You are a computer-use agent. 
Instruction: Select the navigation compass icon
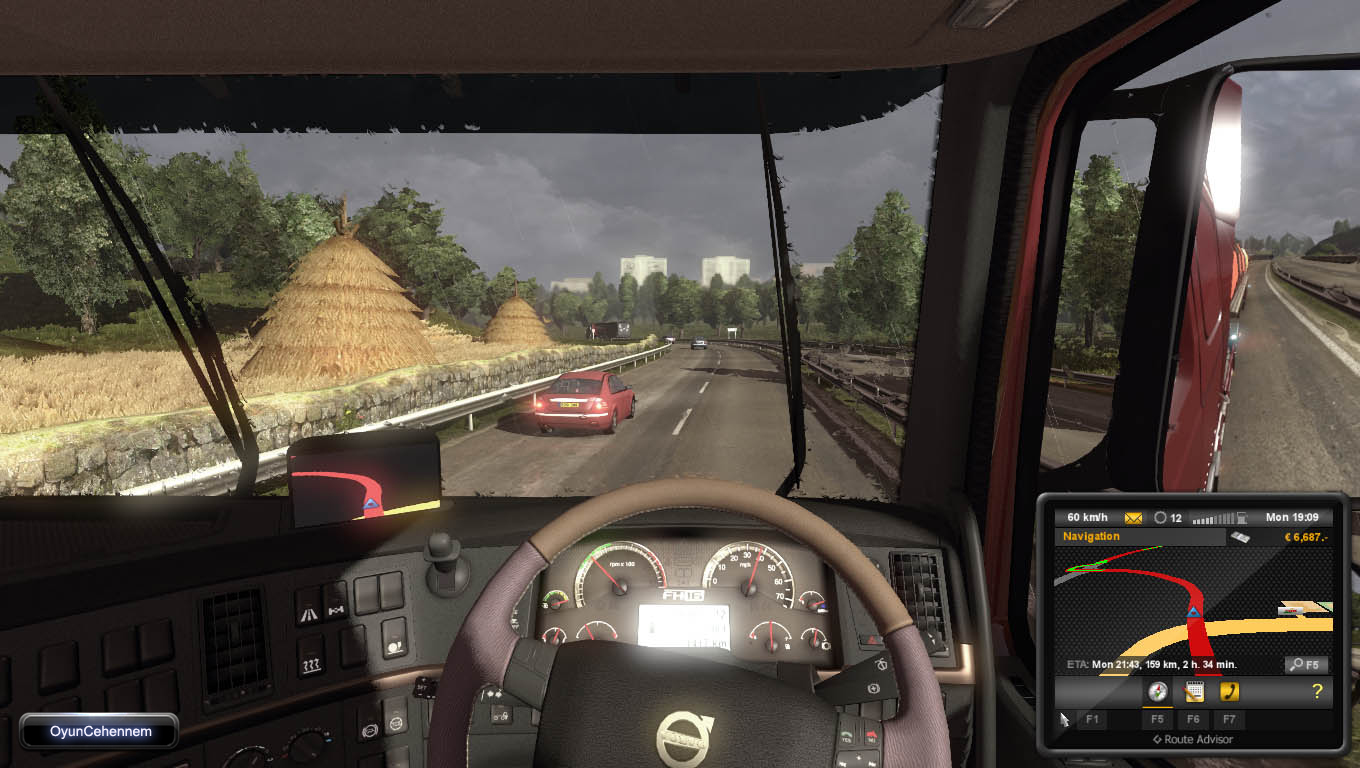click(1158, 690)
